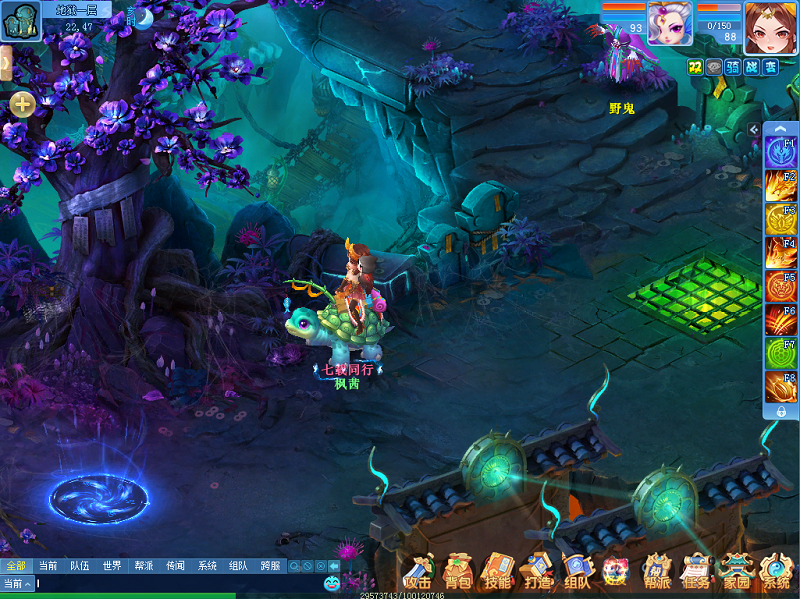This screenshot has height=599, width=800.
Task: Open the 打造 (Crafting) menu
Action: (x=537, y=573)
